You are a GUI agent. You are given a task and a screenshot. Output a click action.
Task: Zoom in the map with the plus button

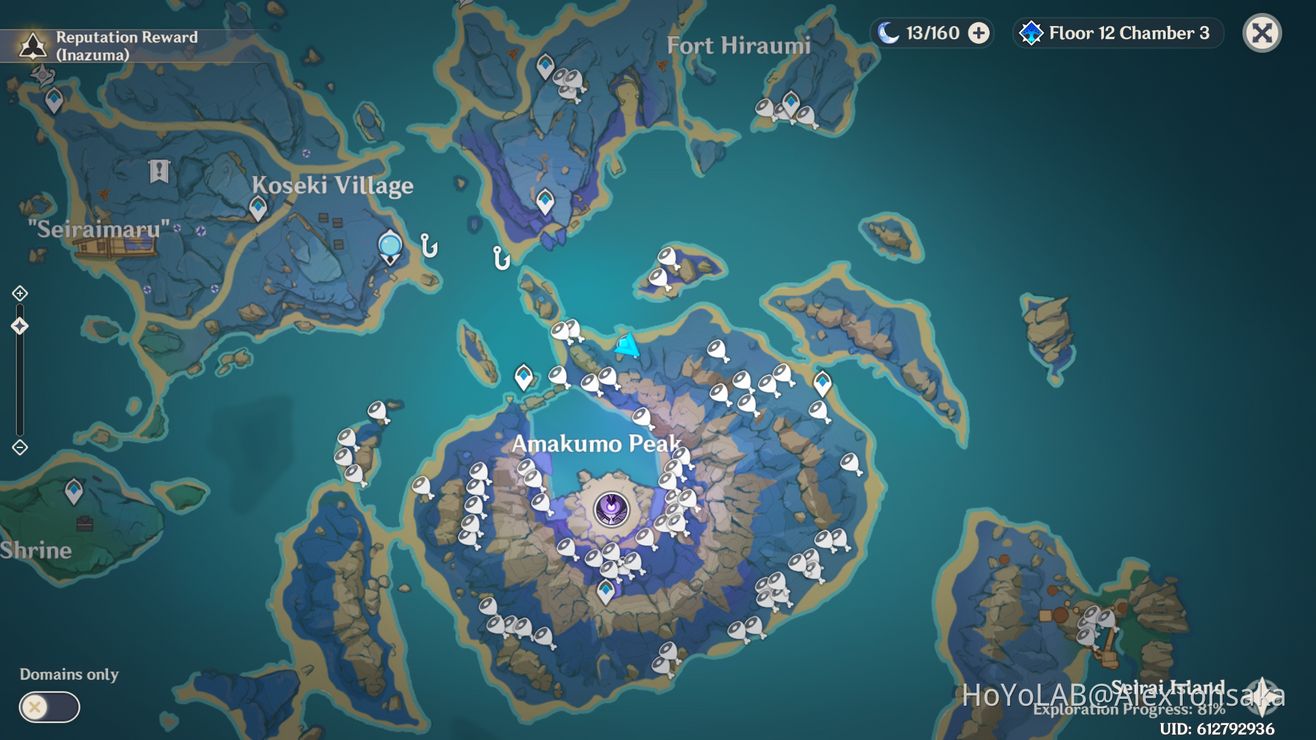[19, 293]
